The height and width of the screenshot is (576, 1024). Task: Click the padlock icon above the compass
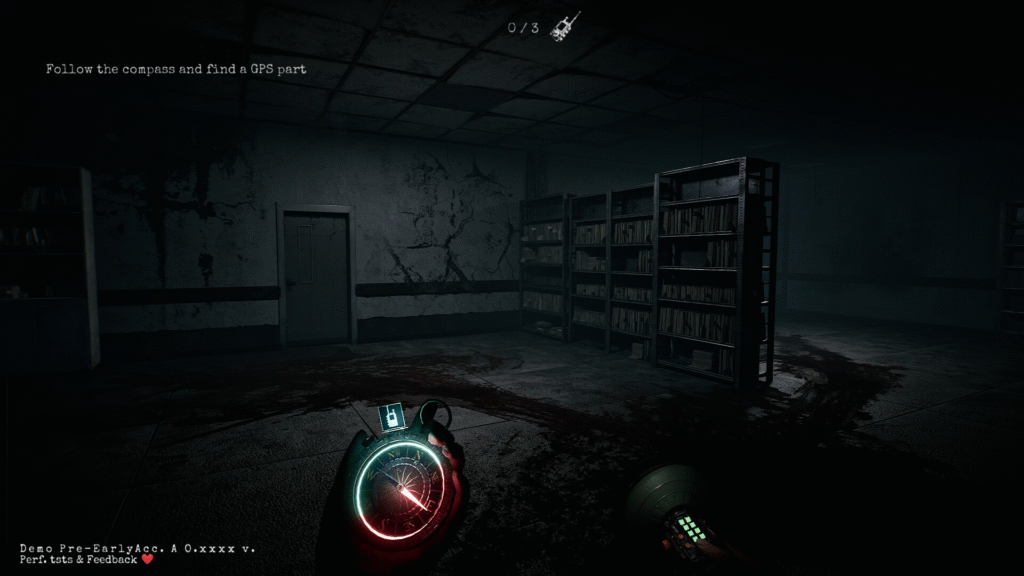pyautogui.click(x=393, y=415)
